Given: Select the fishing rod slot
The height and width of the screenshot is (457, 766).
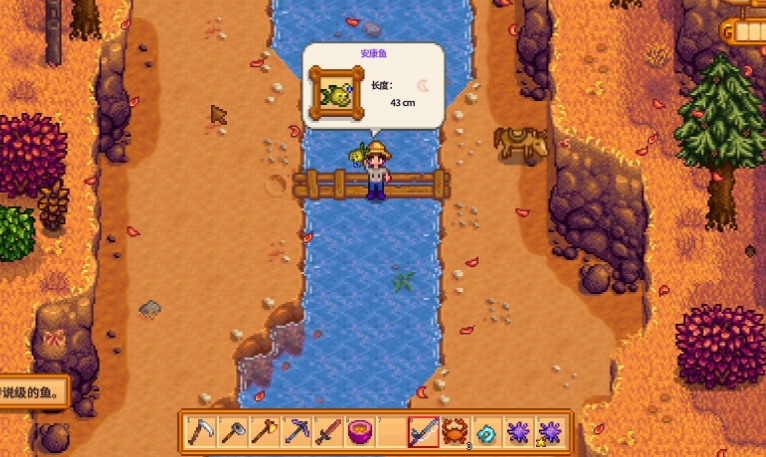Looking at the screenshot, I should click(423, 432).
